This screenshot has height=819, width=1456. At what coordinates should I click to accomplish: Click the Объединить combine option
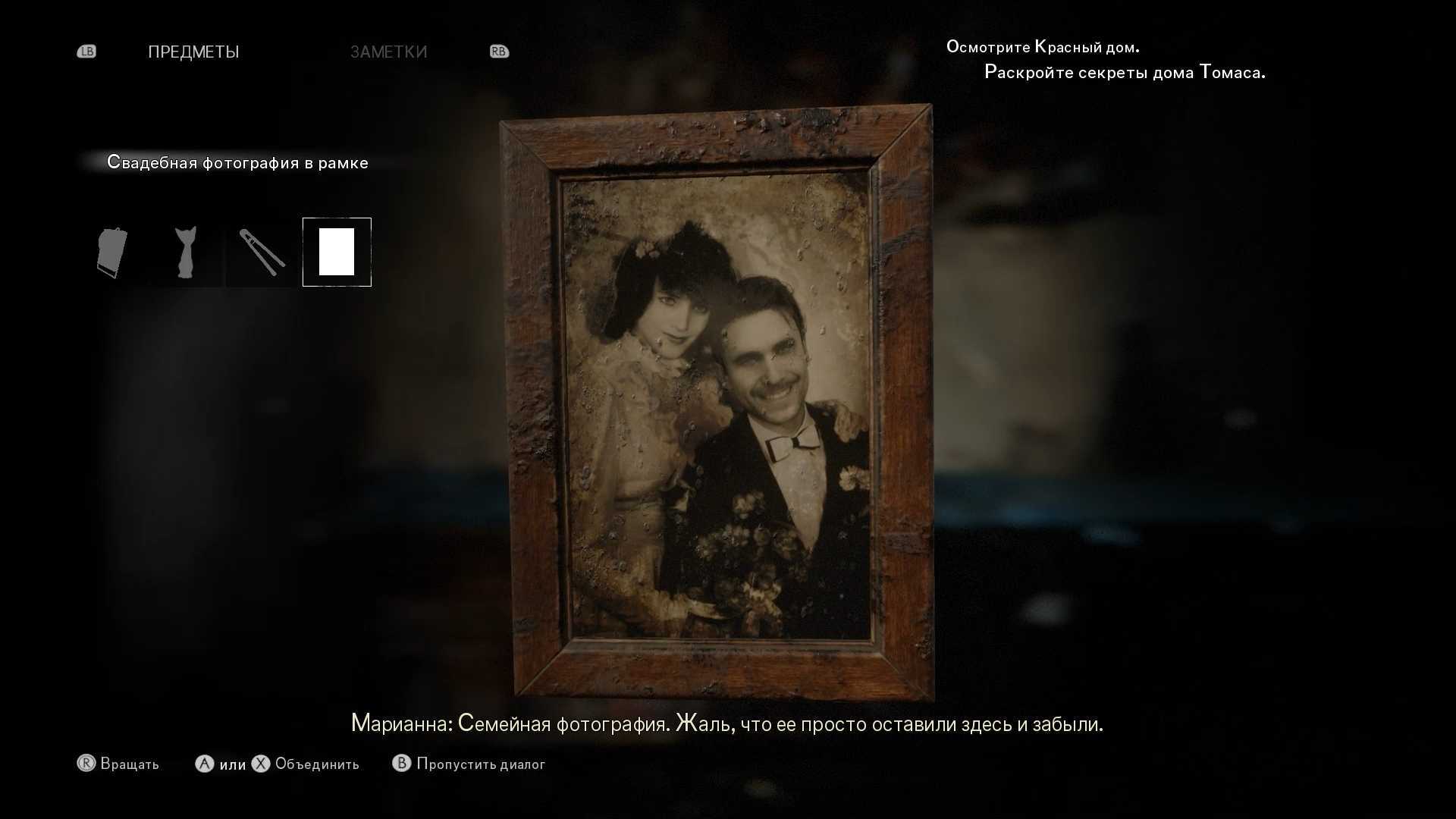point(316,764)
